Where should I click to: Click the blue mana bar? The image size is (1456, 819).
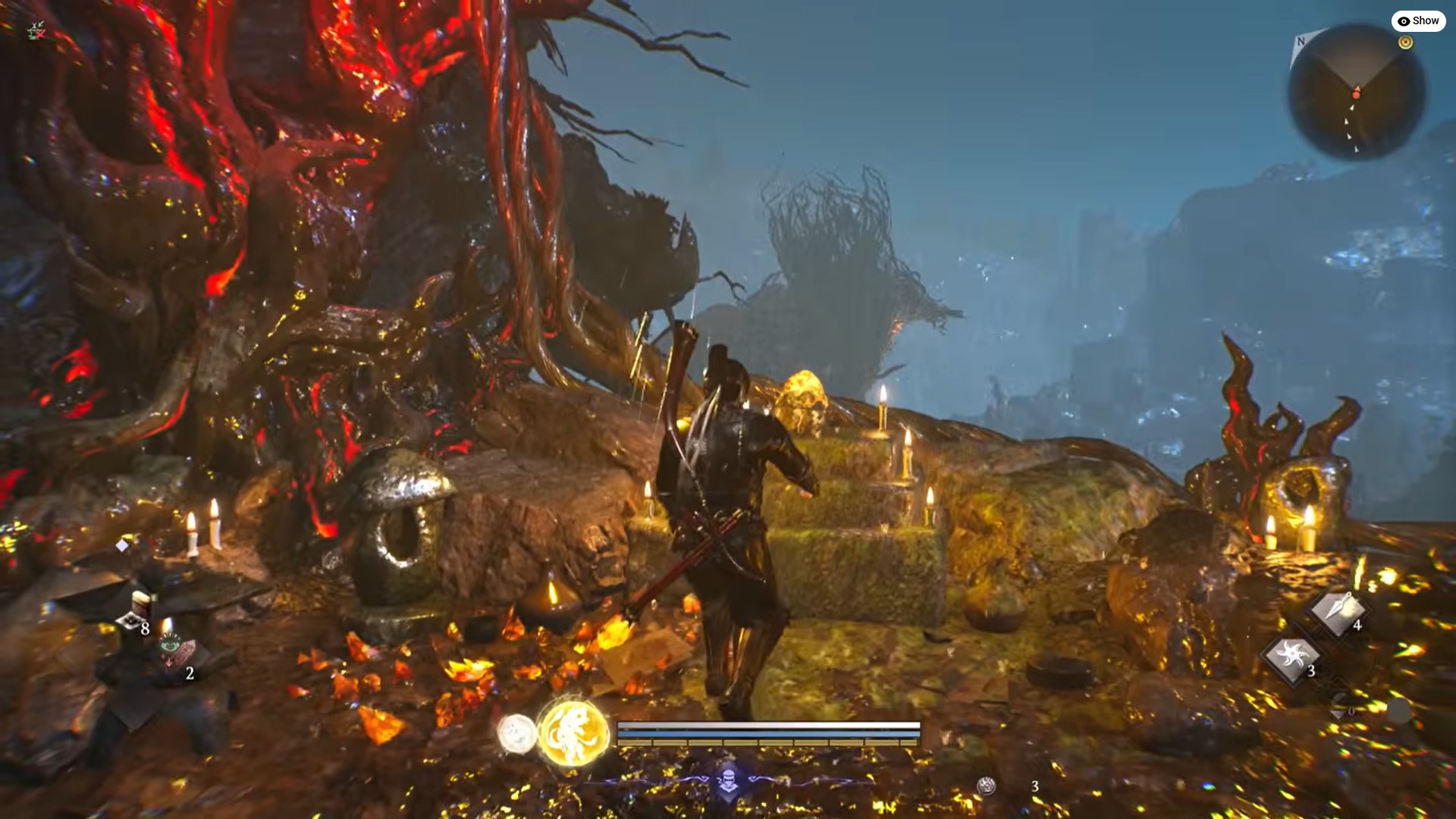click(767, 733)
